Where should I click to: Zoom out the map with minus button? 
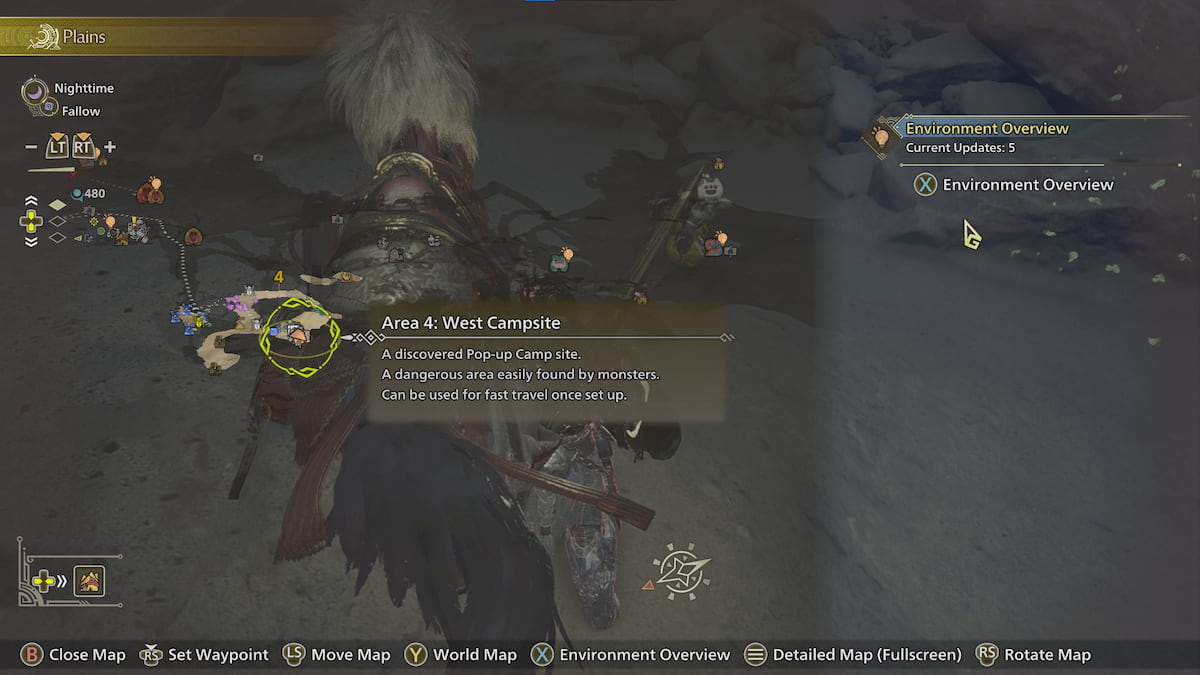coord(31,147)
